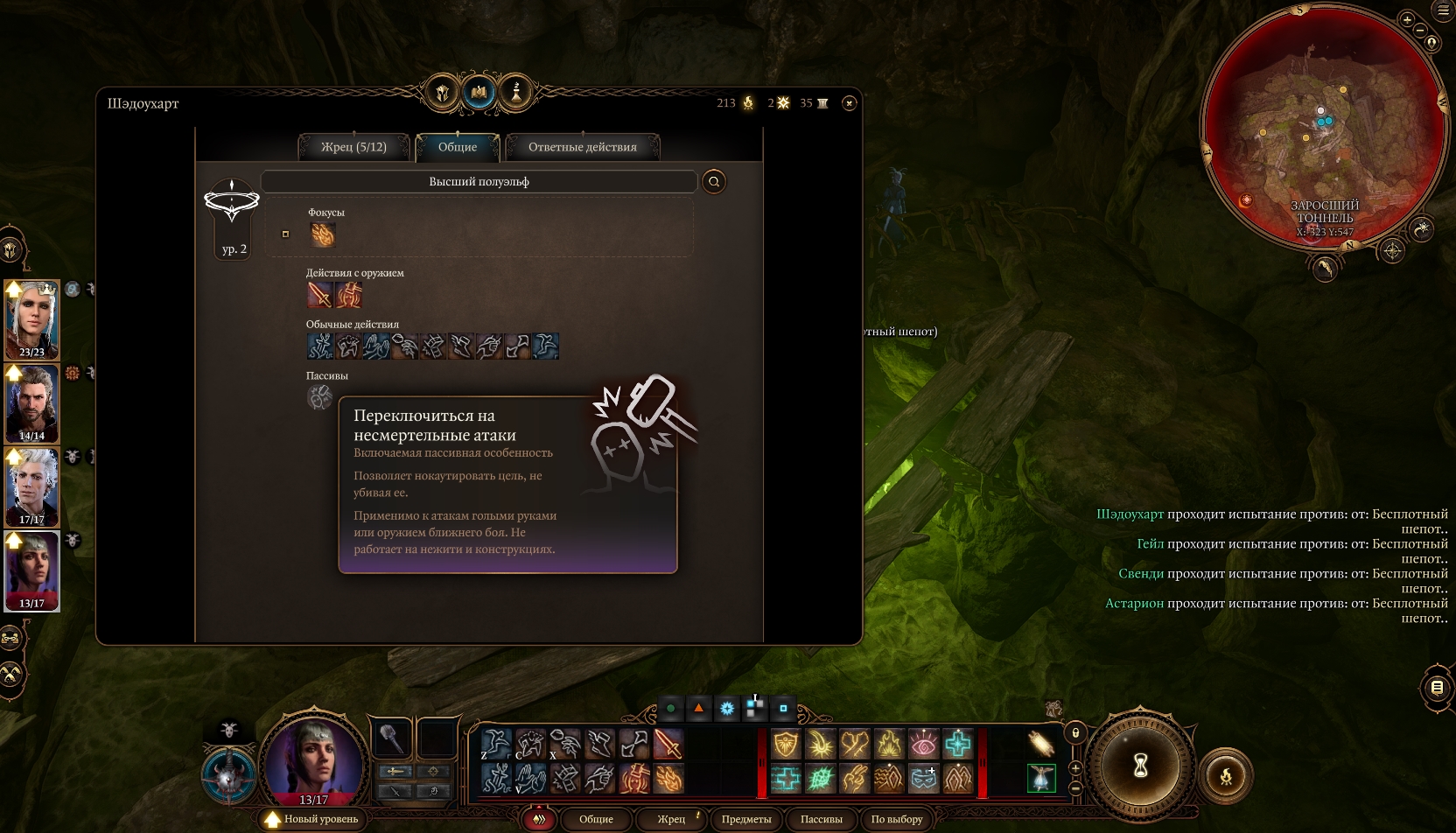This screenshot has height=833, width=1456.
Task: Close the Шэдоухарт spellbook window
Action: point(849,103)
